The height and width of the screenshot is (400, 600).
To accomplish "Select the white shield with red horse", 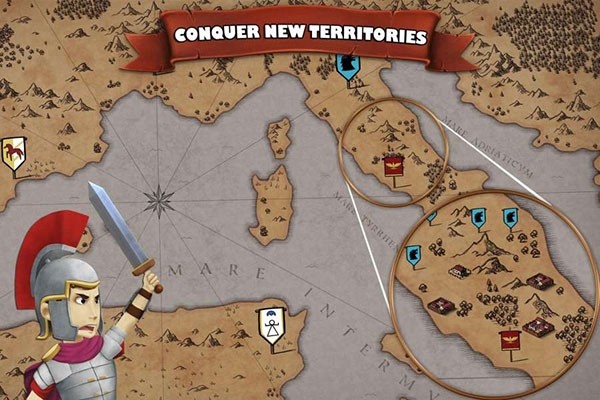I will click(13, 155).
